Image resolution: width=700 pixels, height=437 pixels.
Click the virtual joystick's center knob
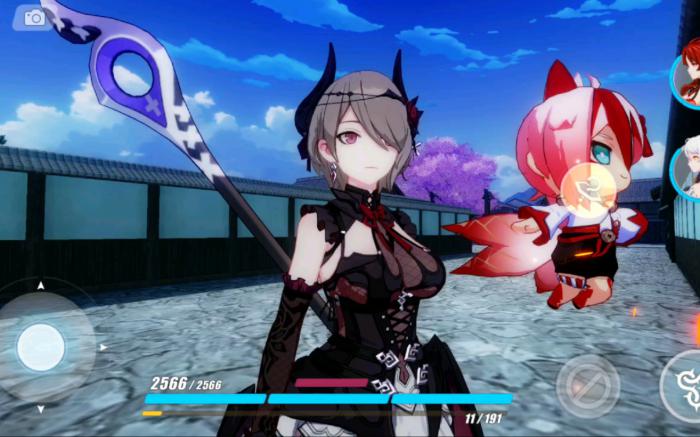[41, 347]
